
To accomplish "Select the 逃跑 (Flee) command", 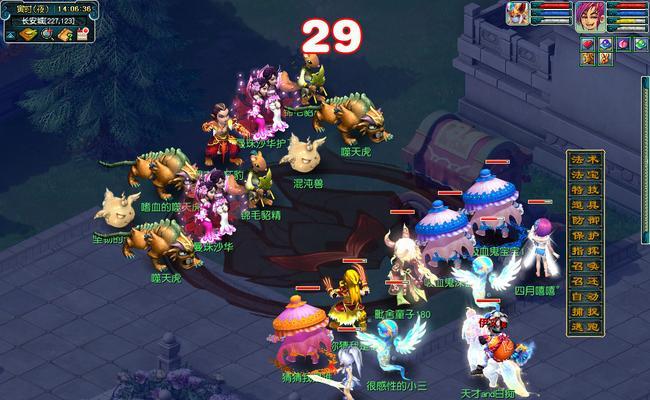I will (584, 326).
